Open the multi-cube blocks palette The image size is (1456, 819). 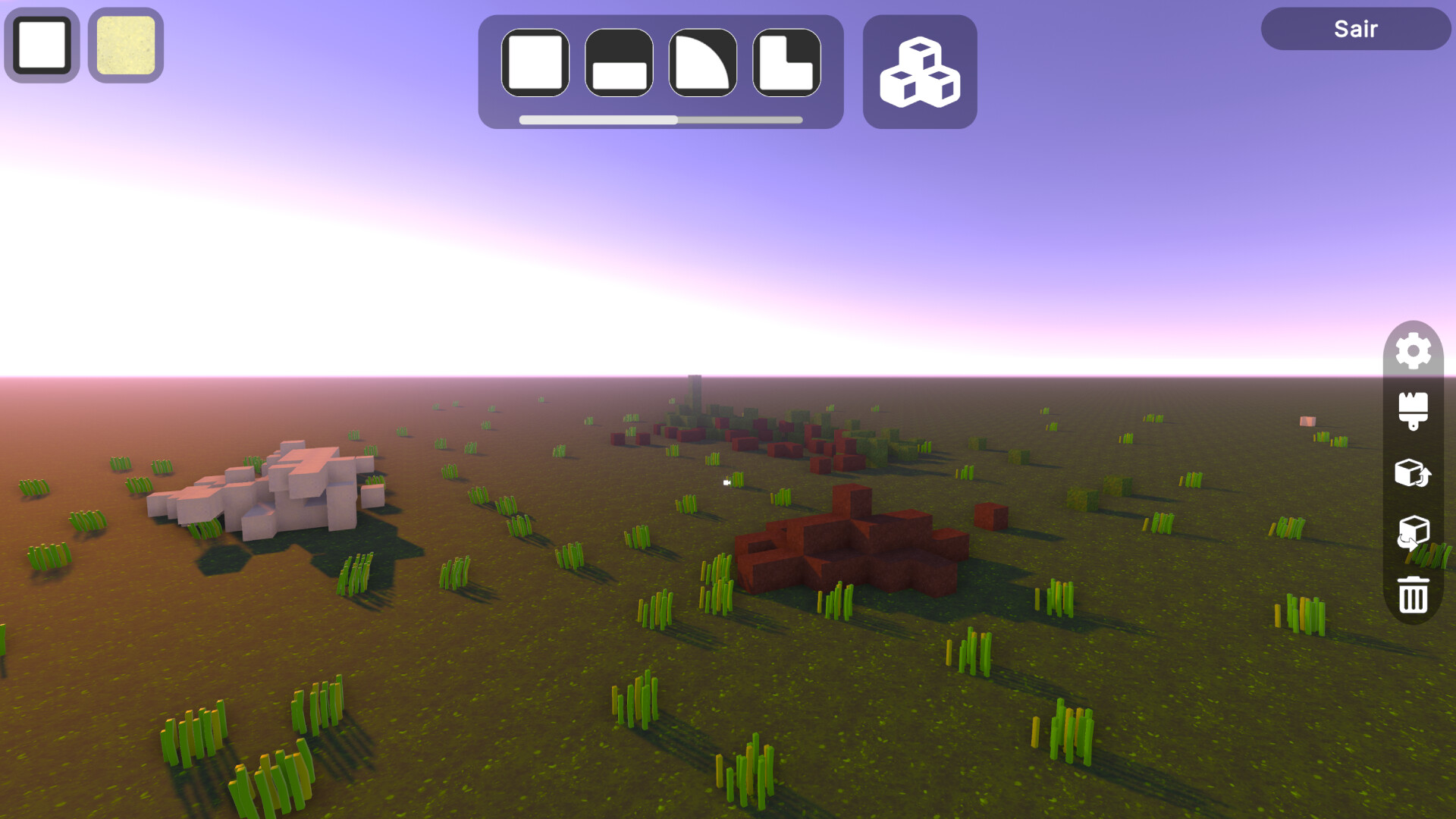pyautogui.click(x=919, y=71)
